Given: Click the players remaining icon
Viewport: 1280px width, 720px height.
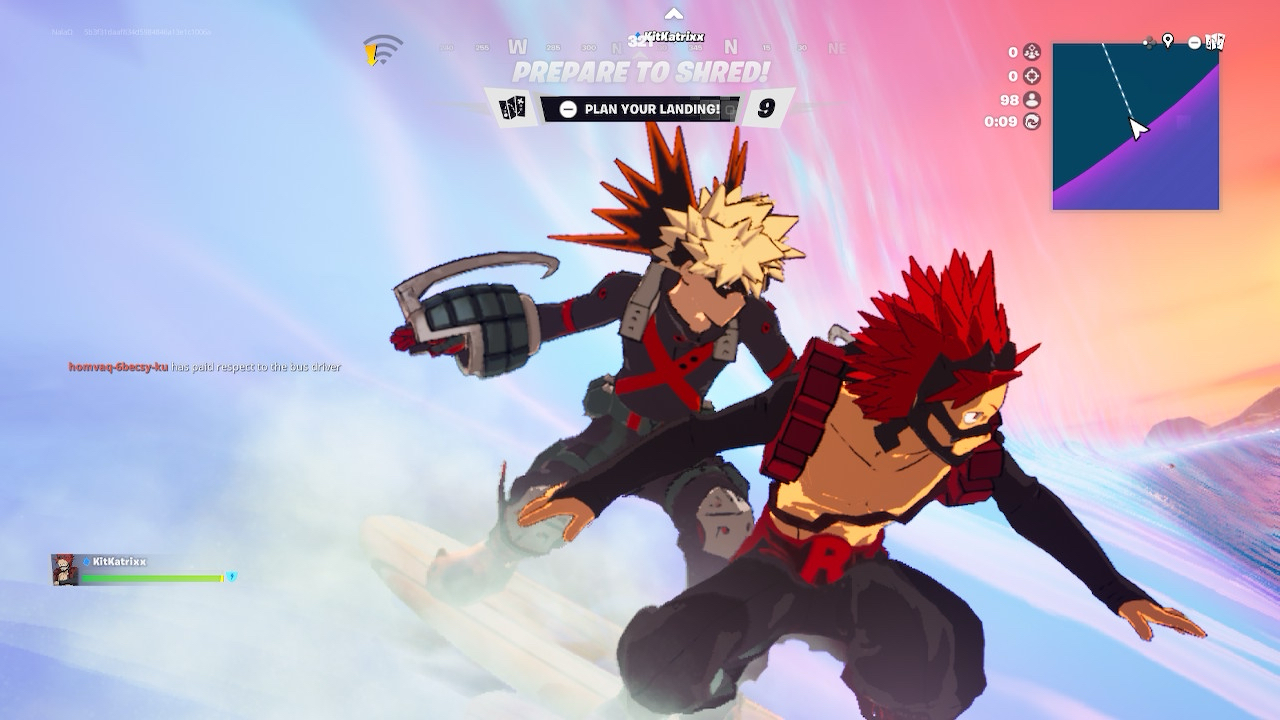Looking at the screenshot, I should [1032, 99].
